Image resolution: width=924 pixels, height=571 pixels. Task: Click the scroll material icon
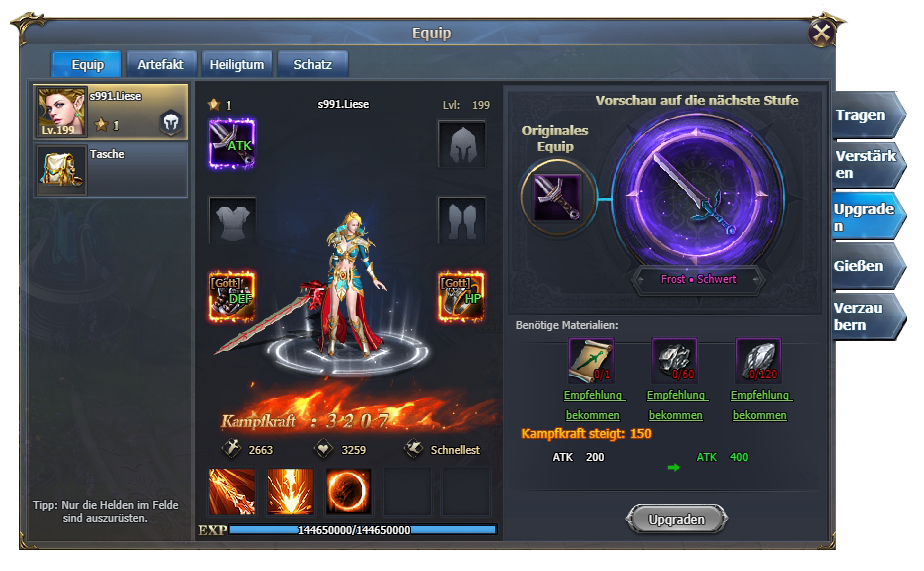[x=591, y=361]
